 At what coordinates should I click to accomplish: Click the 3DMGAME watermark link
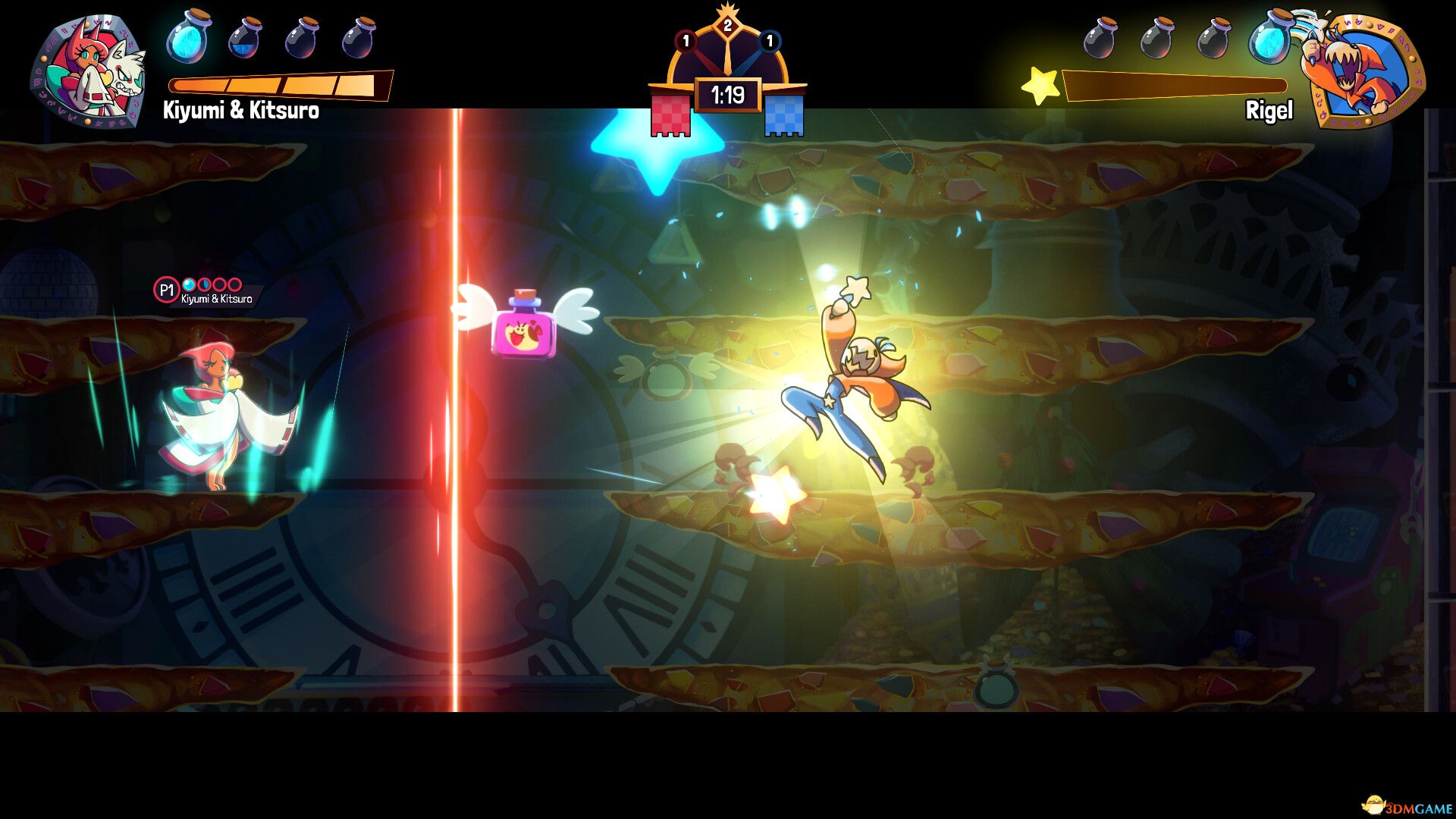[x=1406, y=807]
